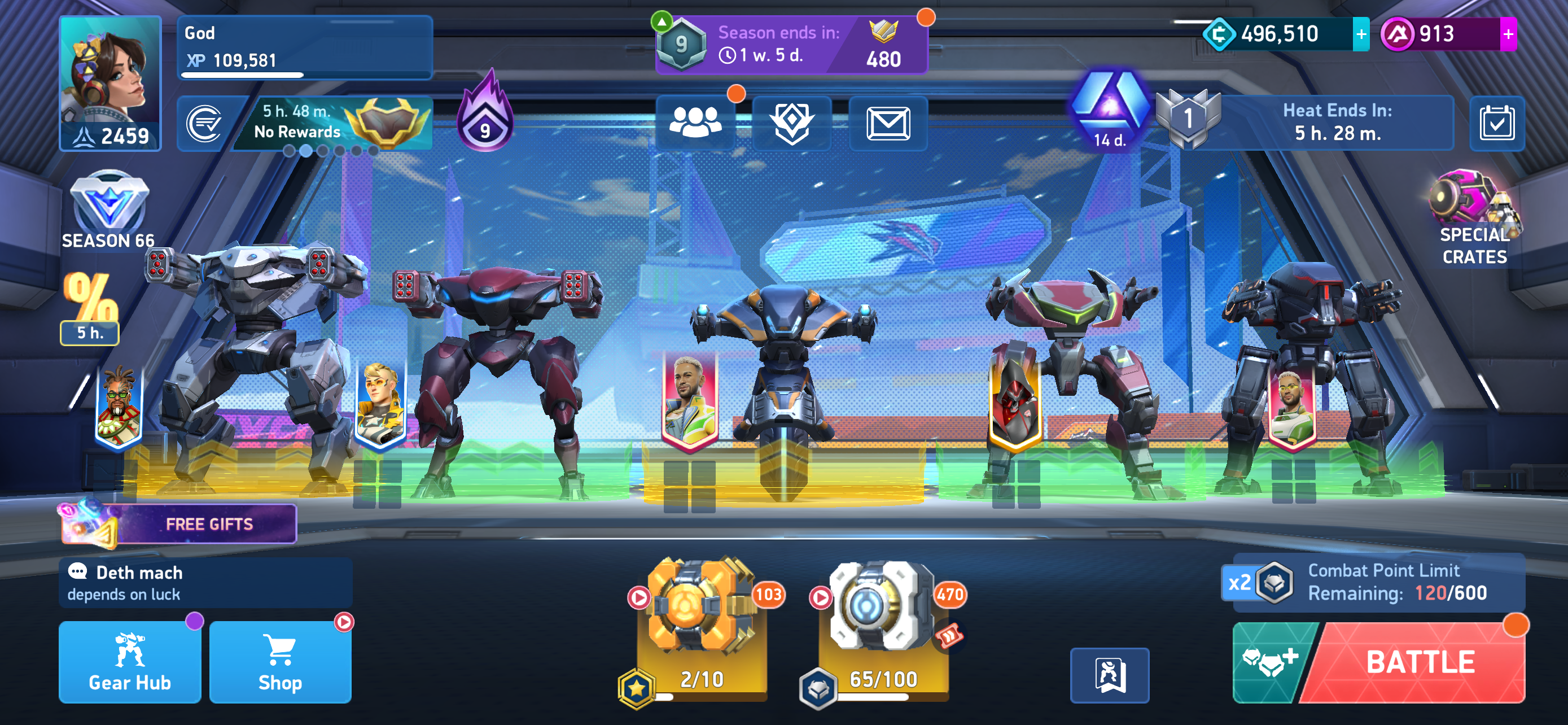Open the heat tournament timer panel
This screenshot has height=725, width=1568.
1336,123
